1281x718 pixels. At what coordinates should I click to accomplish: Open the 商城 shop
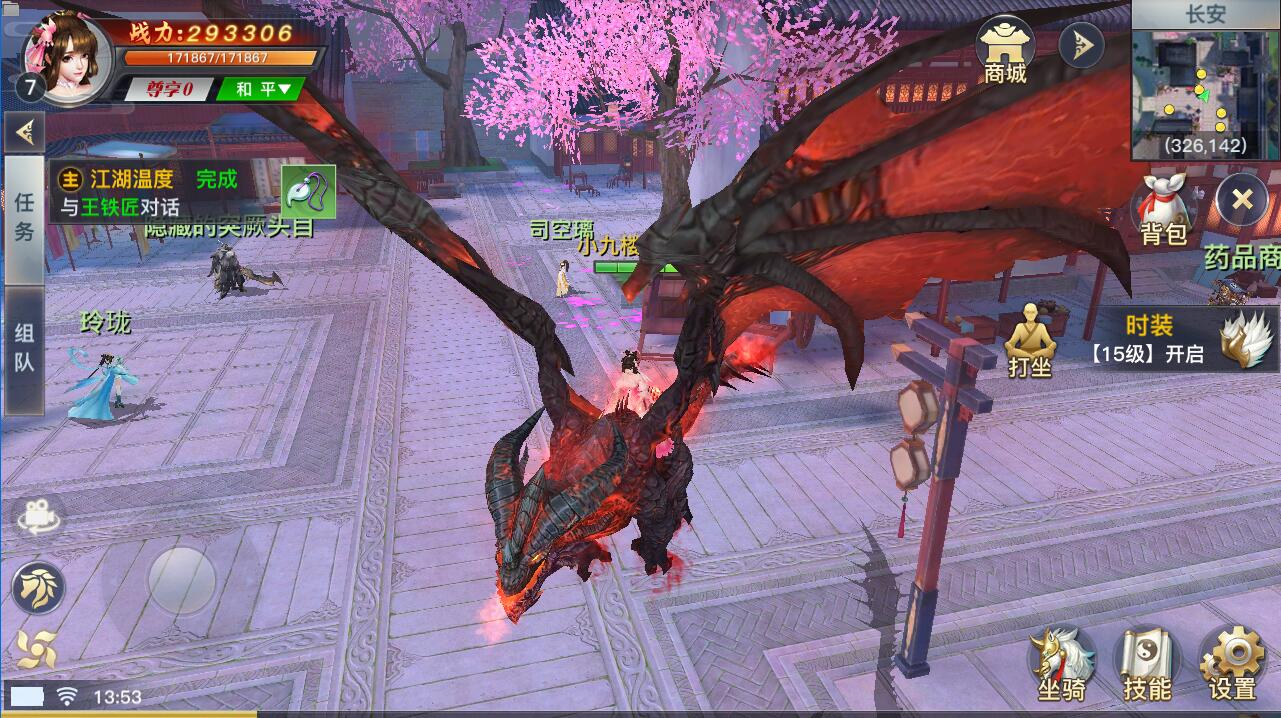pyautogui.click(x=1005, y=50)
